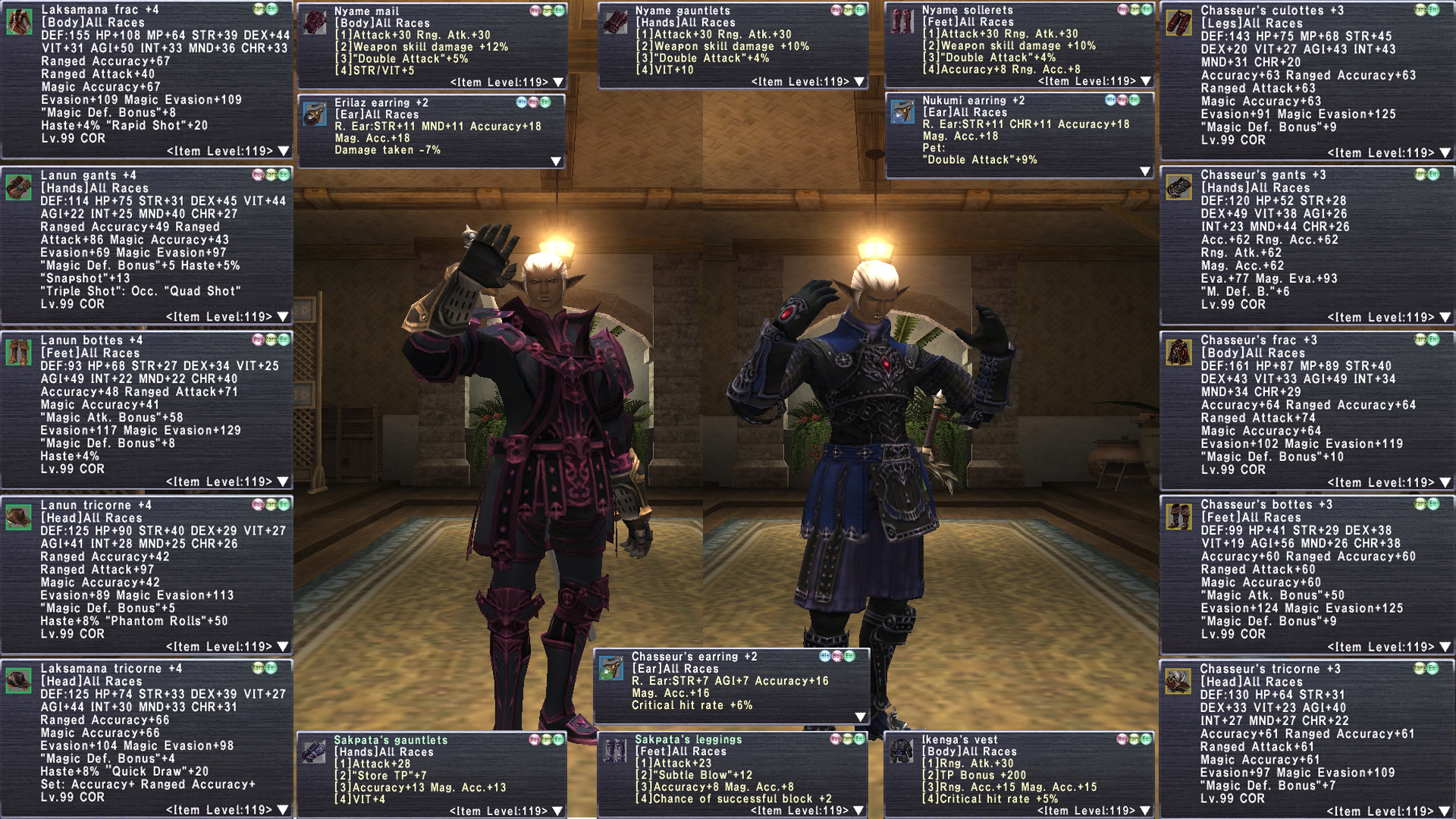Select the Ikenga's vest item icon

tap(901, 751)
